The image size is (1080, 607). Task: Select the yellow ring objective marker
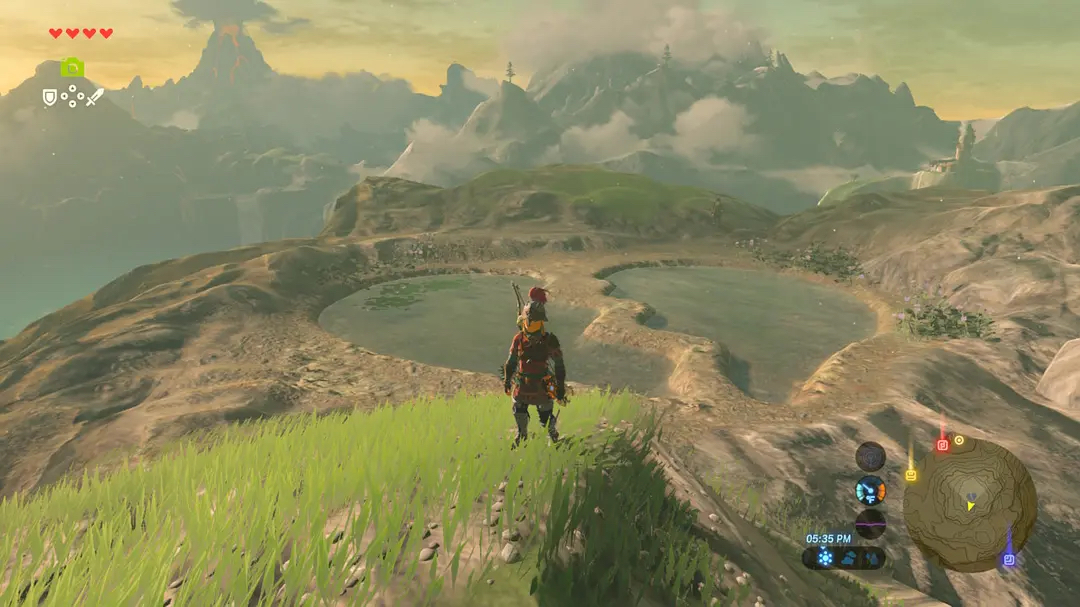point(959,440)
